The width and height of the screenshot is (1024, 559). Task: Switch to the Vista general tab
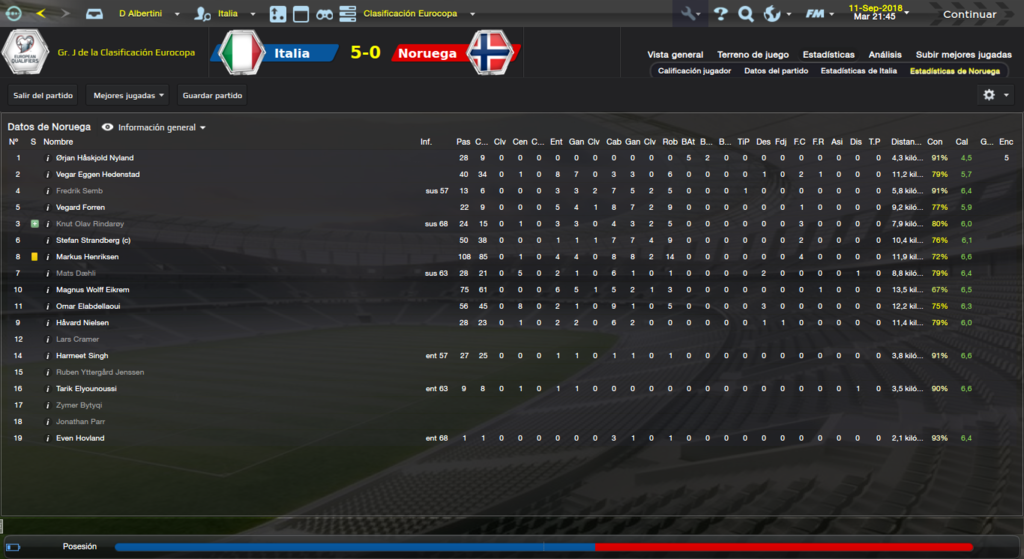pos(675,55)
